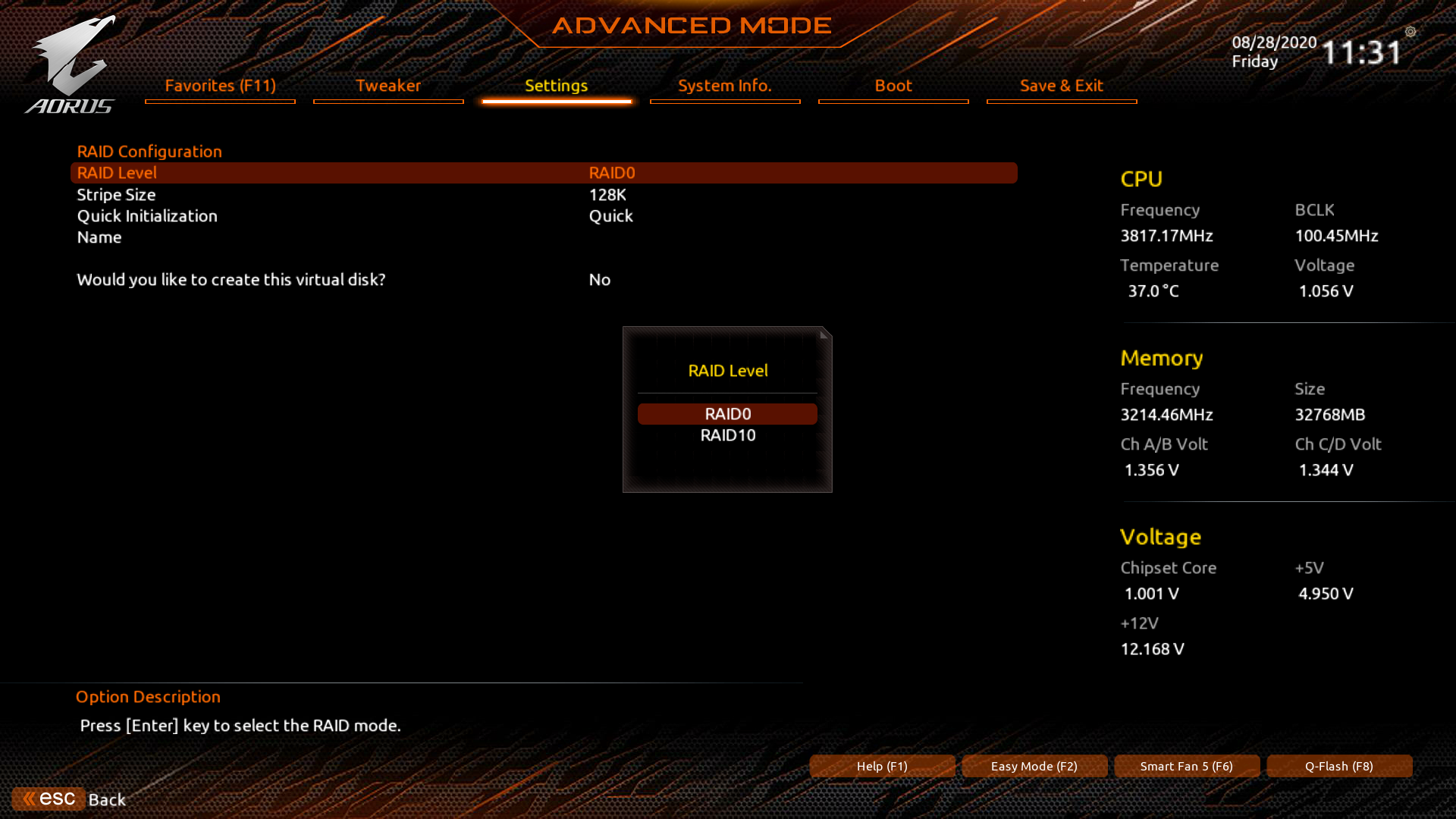Open the Save & Exit tab
Viewport: 1456px width, 819px height.
pos(1062,86)
